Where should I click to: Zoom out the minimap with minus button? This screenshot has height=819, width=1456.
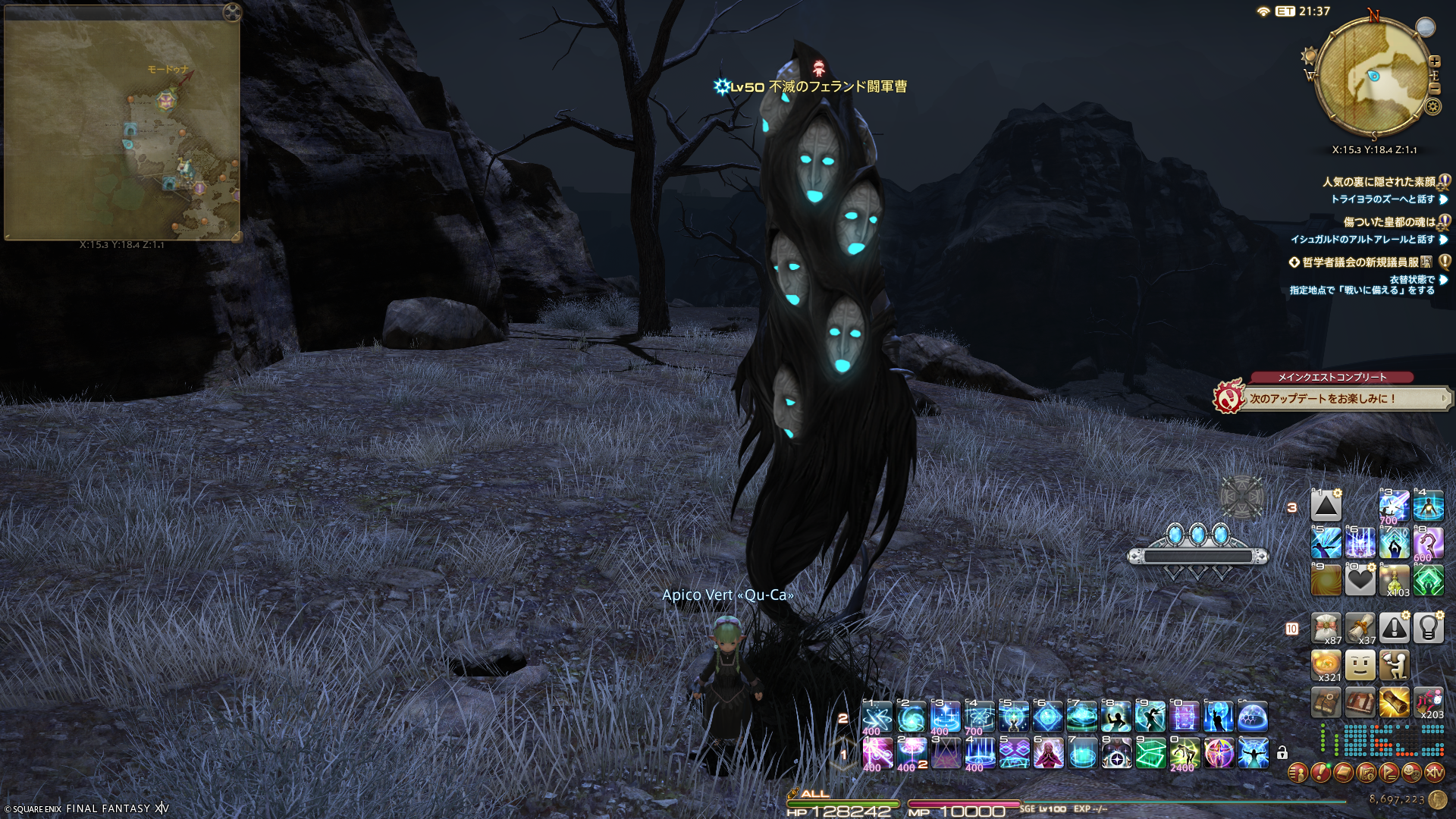coord(1434,88)
